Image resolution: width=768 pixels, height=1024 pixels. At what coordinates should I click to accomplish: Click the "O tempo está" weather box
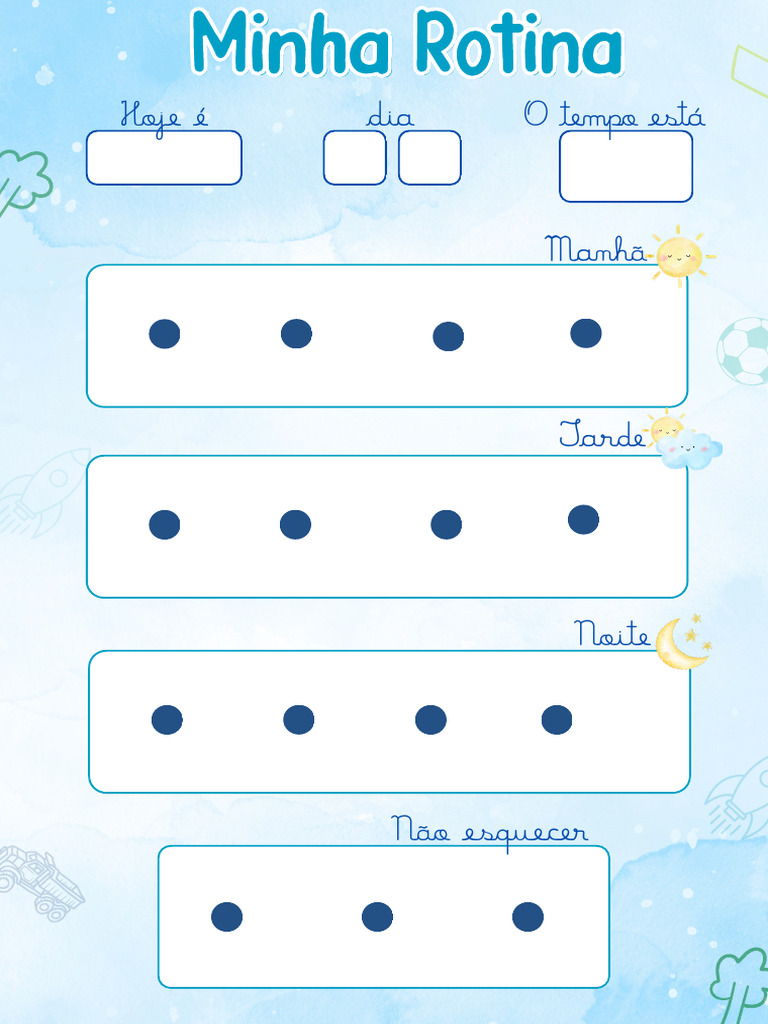pos(625,166)
